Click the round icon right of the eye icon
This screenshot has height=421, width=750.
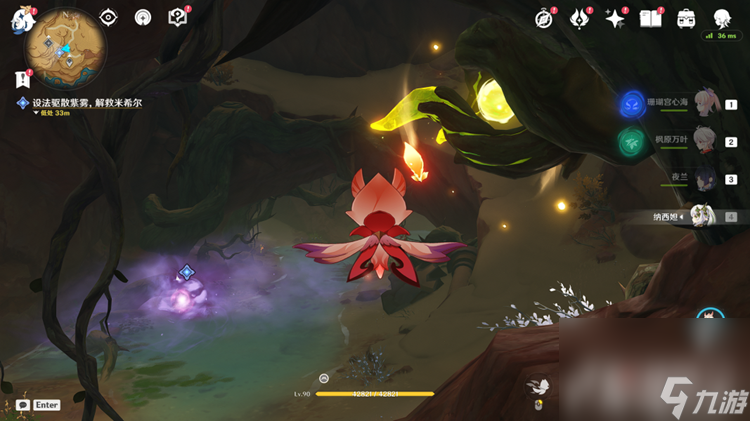143,17
